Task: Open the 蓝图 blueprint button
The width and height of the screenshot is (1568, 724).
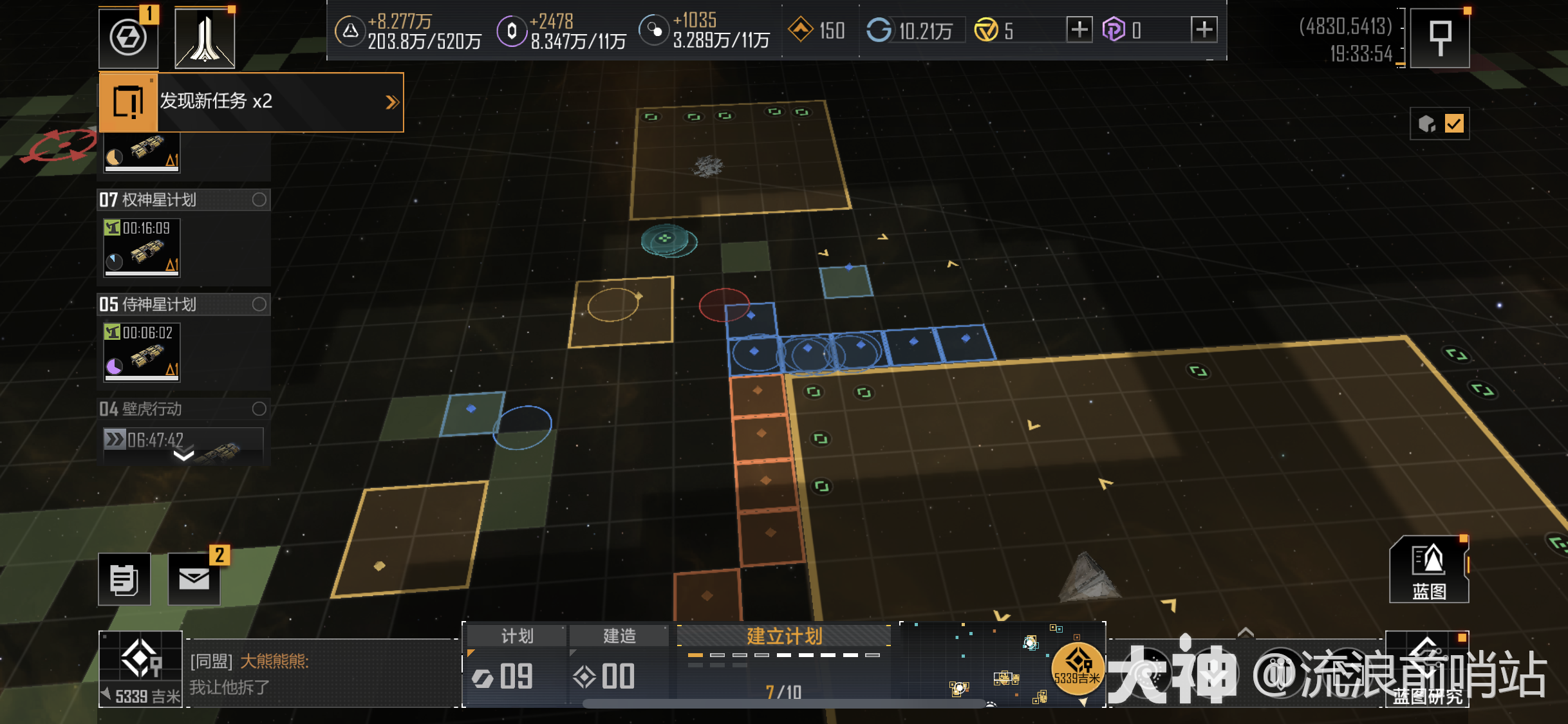Action: click(1429, 570)
